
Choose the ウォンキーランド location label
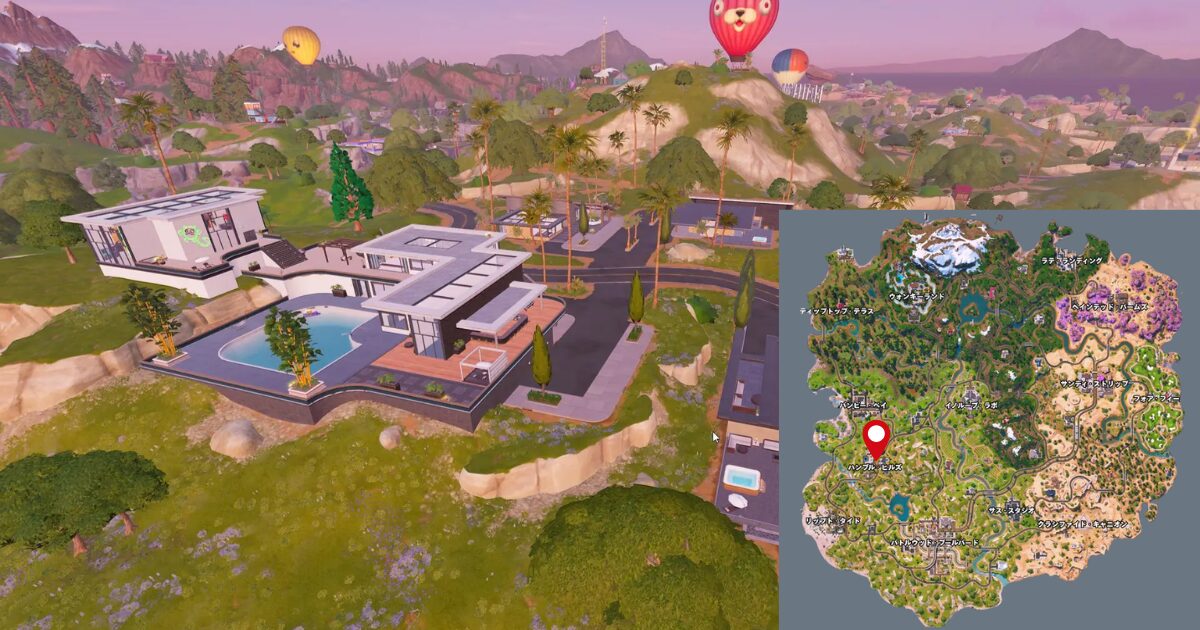pos(915,297)
